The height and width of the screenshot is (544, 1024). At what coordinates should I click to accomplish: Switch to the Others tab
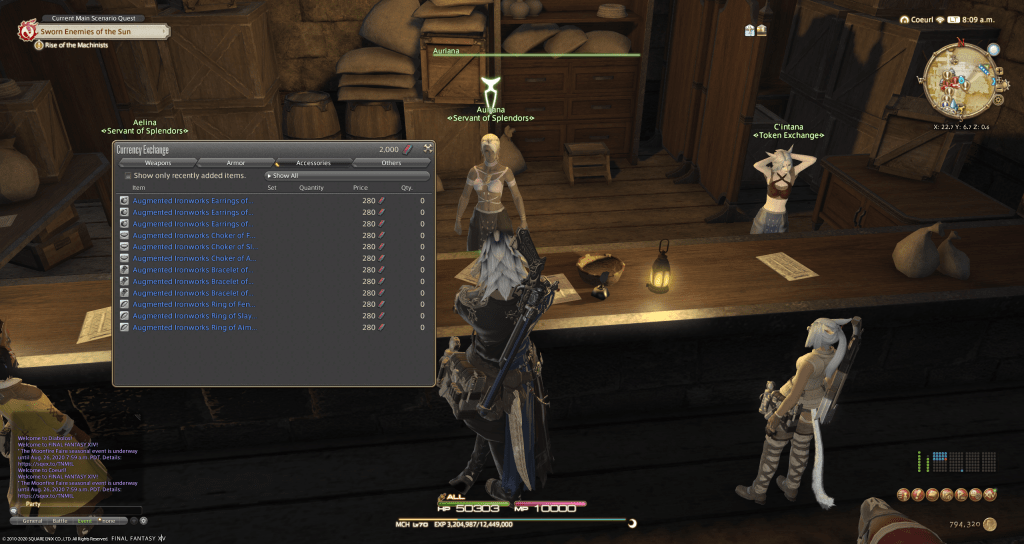tap(391, 162)
